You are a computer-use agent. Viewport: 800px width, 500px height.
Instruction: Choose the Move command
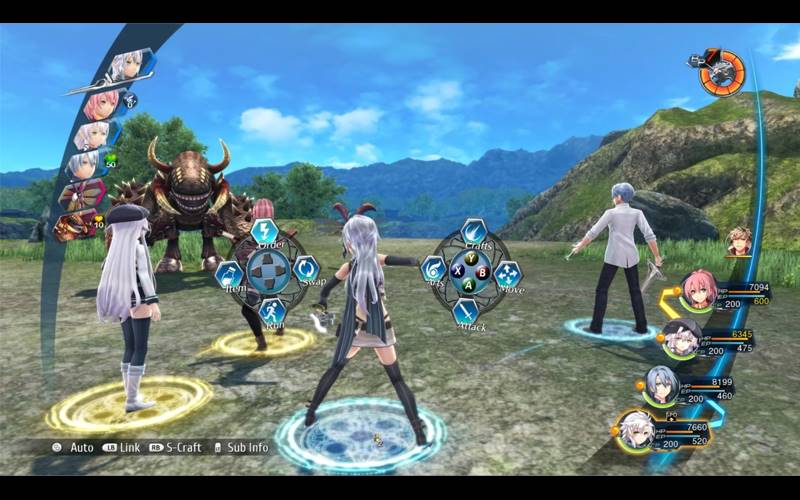[x=508, y=273]
